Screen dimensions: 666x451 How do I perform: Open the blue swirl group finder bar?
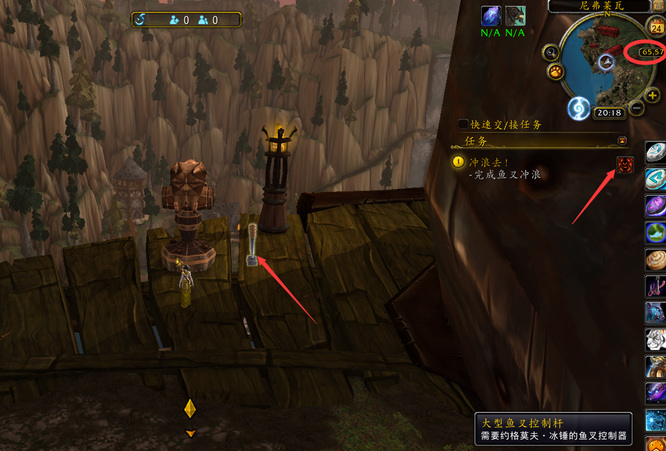(x=141, y=19)
